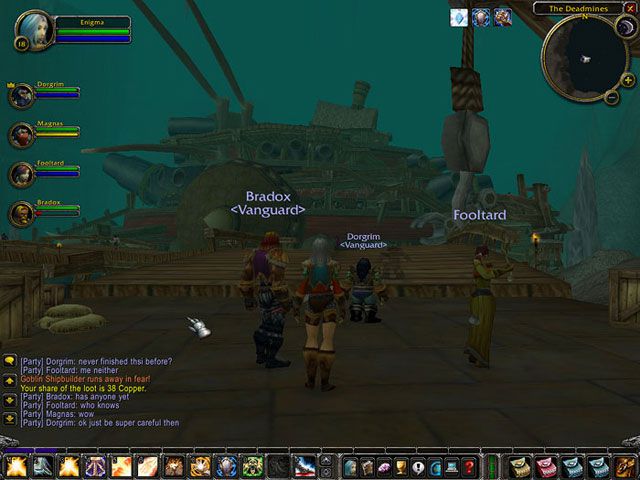Target party member Magnas's portrait

(x=21, y=135)
